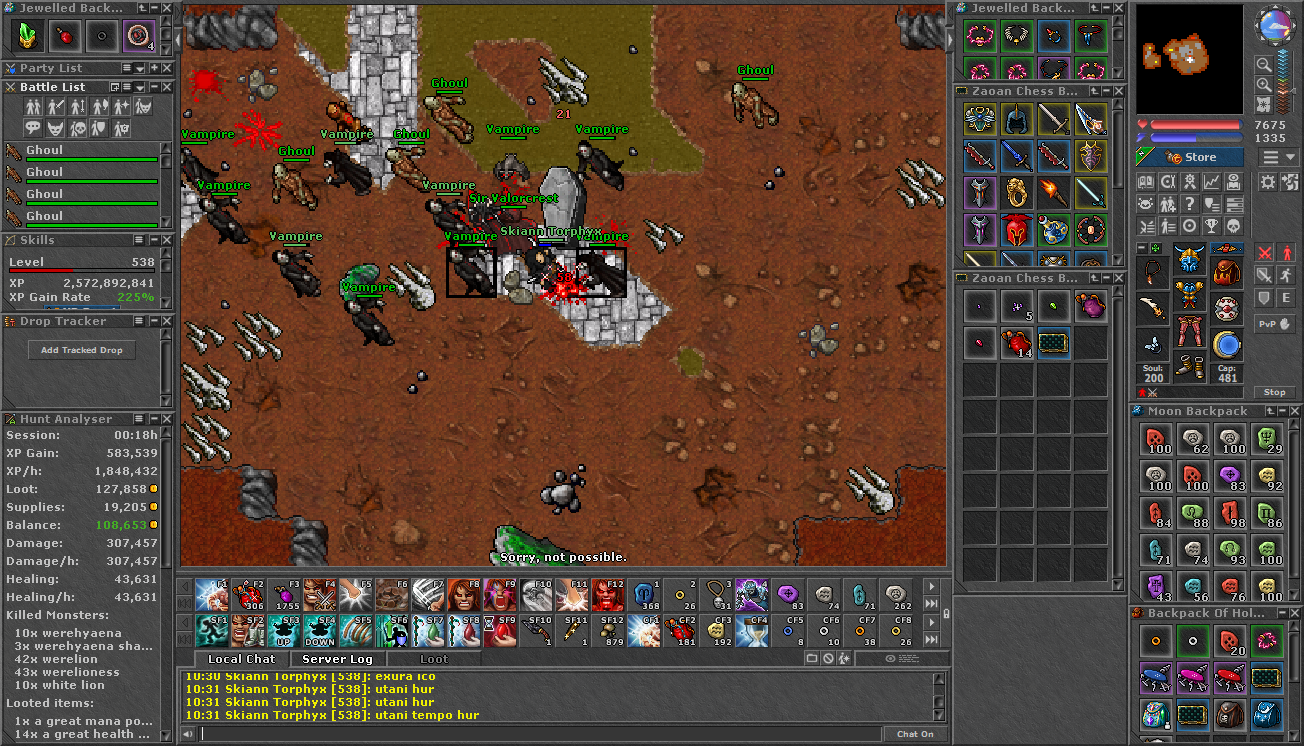Close the Moon Backpack container

pyautogui.click(x=1296, y=411)
